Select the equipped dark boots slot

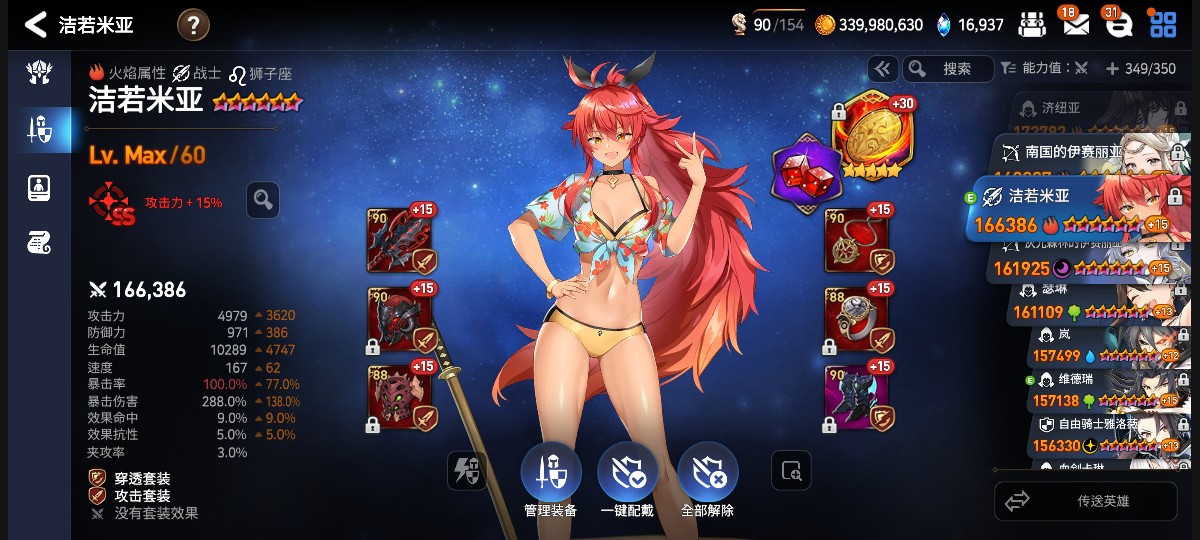857,397
